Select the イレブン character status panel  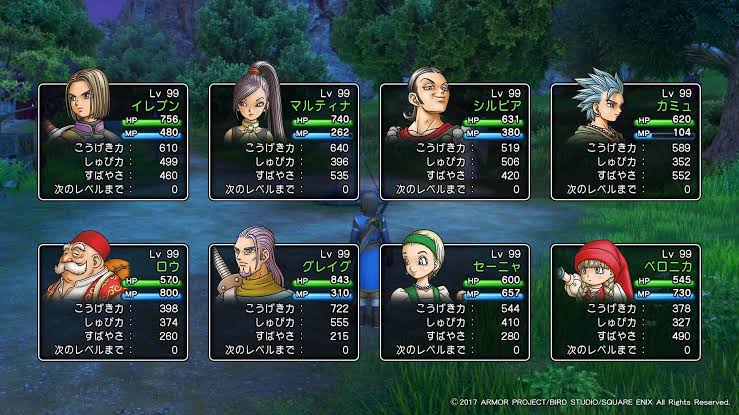tap(113, 140)
